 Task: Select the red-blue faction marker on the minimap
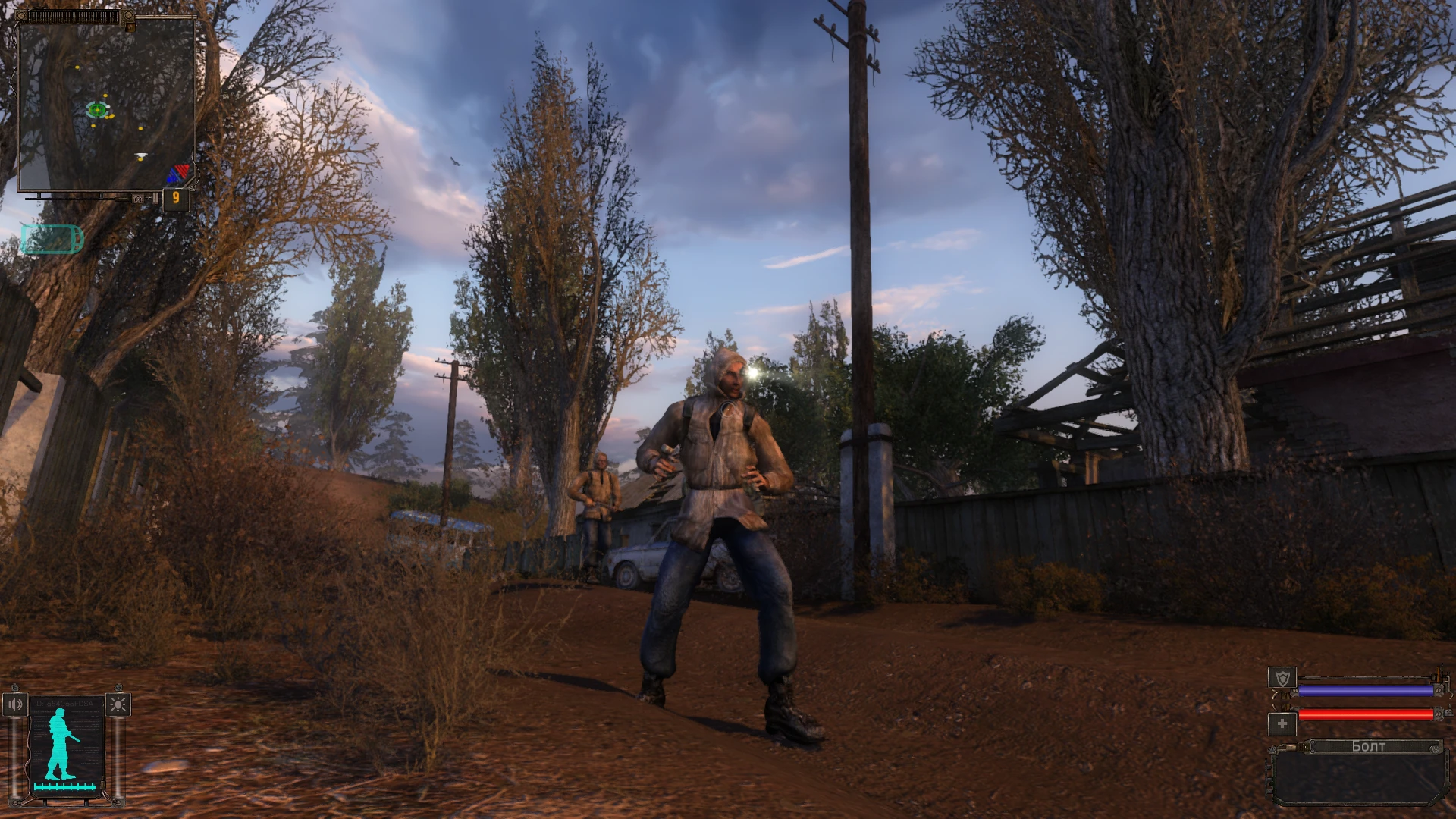(178, 173)
